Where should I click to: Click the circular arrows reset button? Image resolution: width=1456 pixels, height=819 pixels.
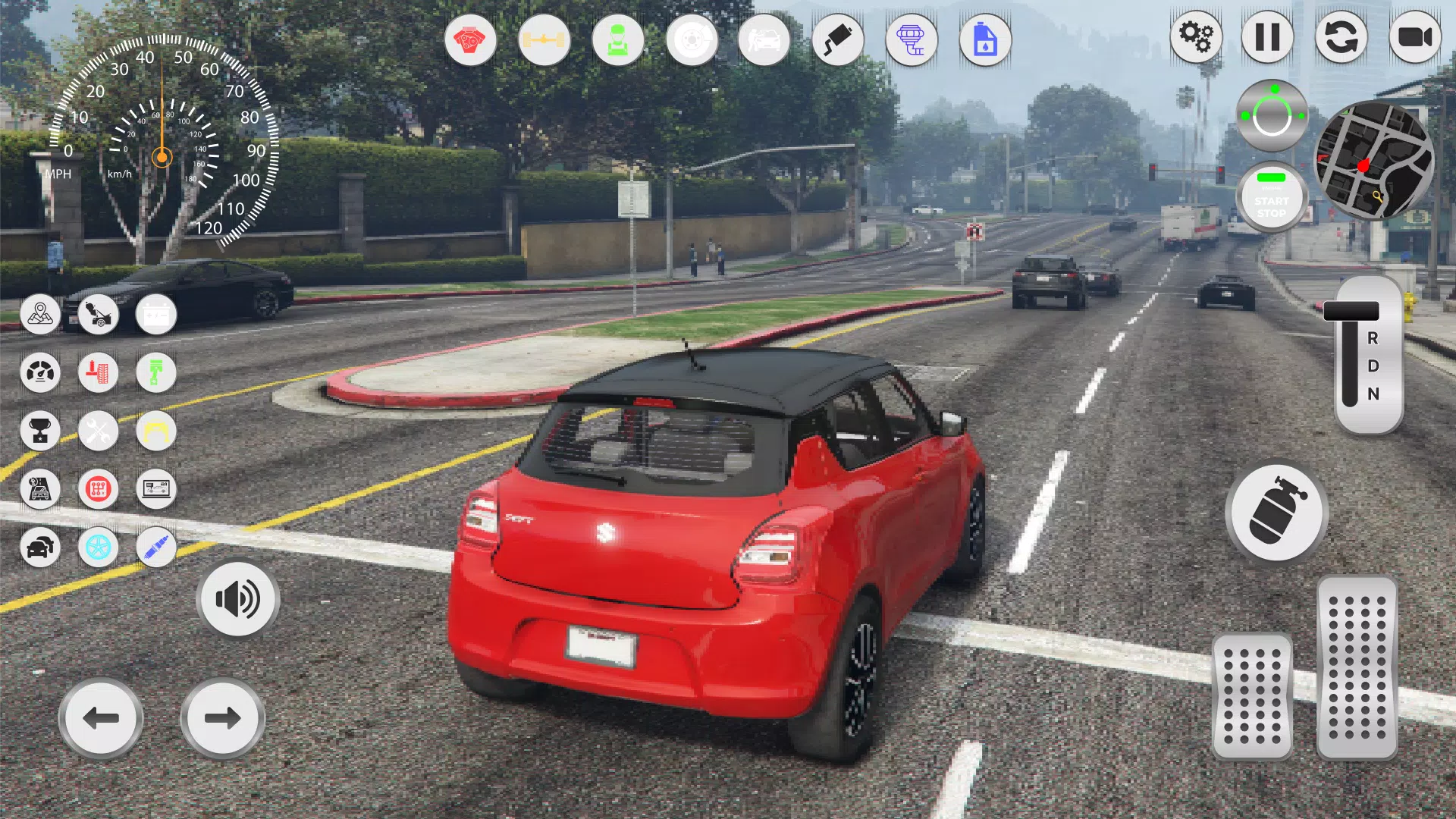(1341, 36)
